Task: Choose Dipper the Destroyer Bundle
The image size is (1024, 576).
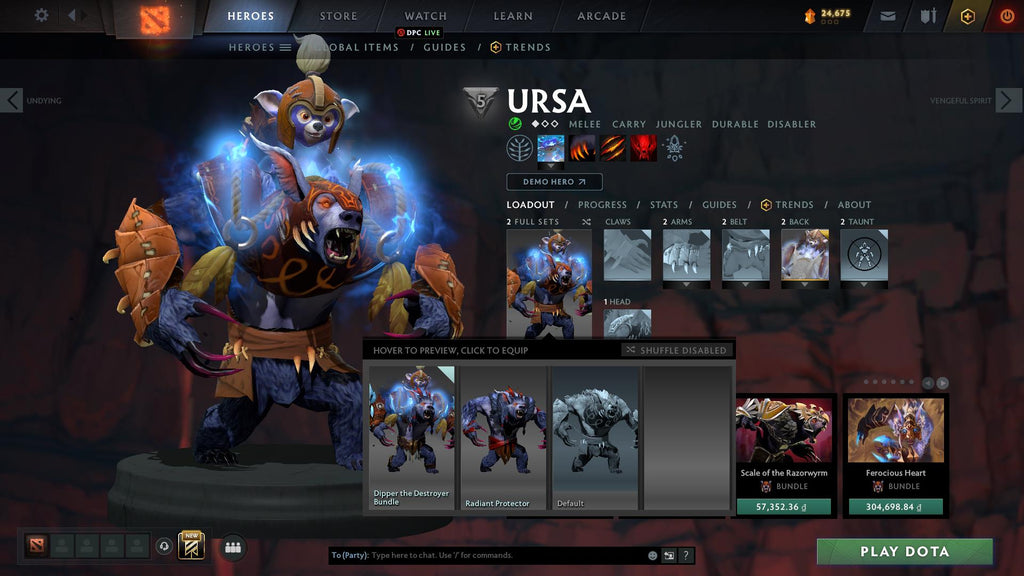Action: [x=412, y=438]
